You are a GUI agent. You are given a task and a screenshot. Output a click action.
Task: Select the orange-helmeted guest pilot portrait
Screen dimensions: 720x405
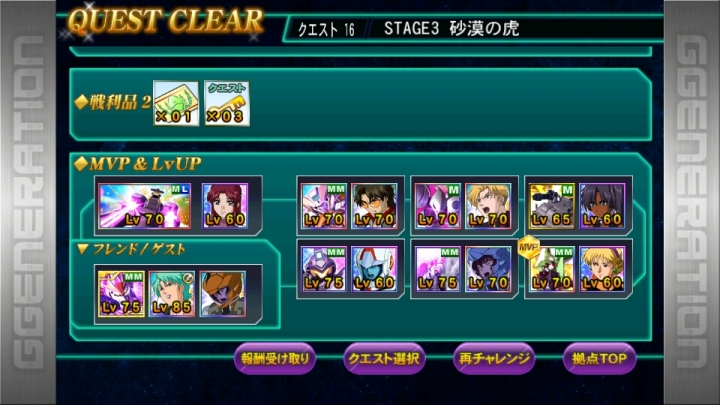click(223, 294)
